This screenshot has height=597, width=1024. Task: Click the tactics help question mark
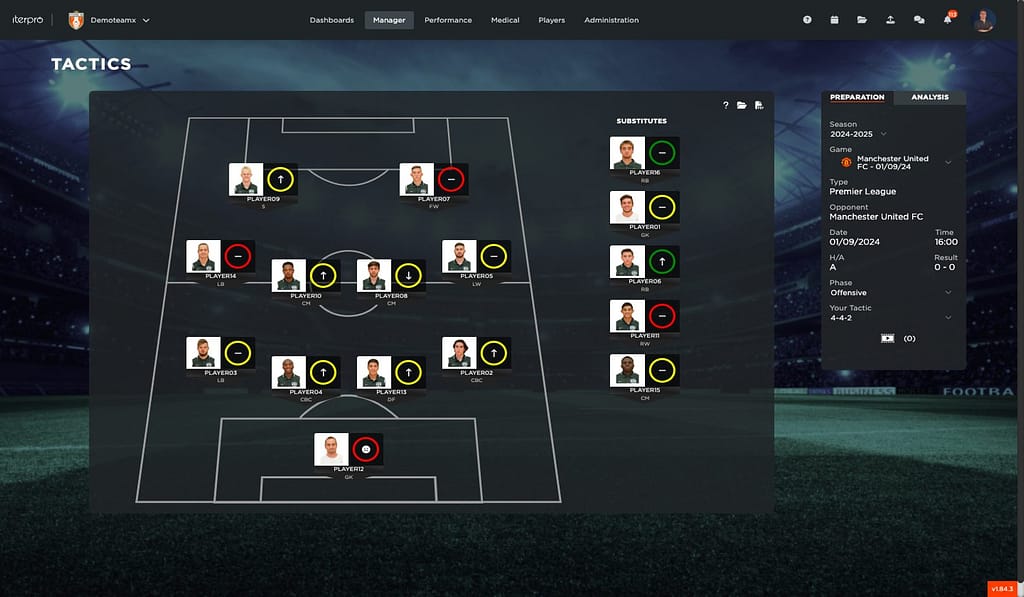pos(725,105)
